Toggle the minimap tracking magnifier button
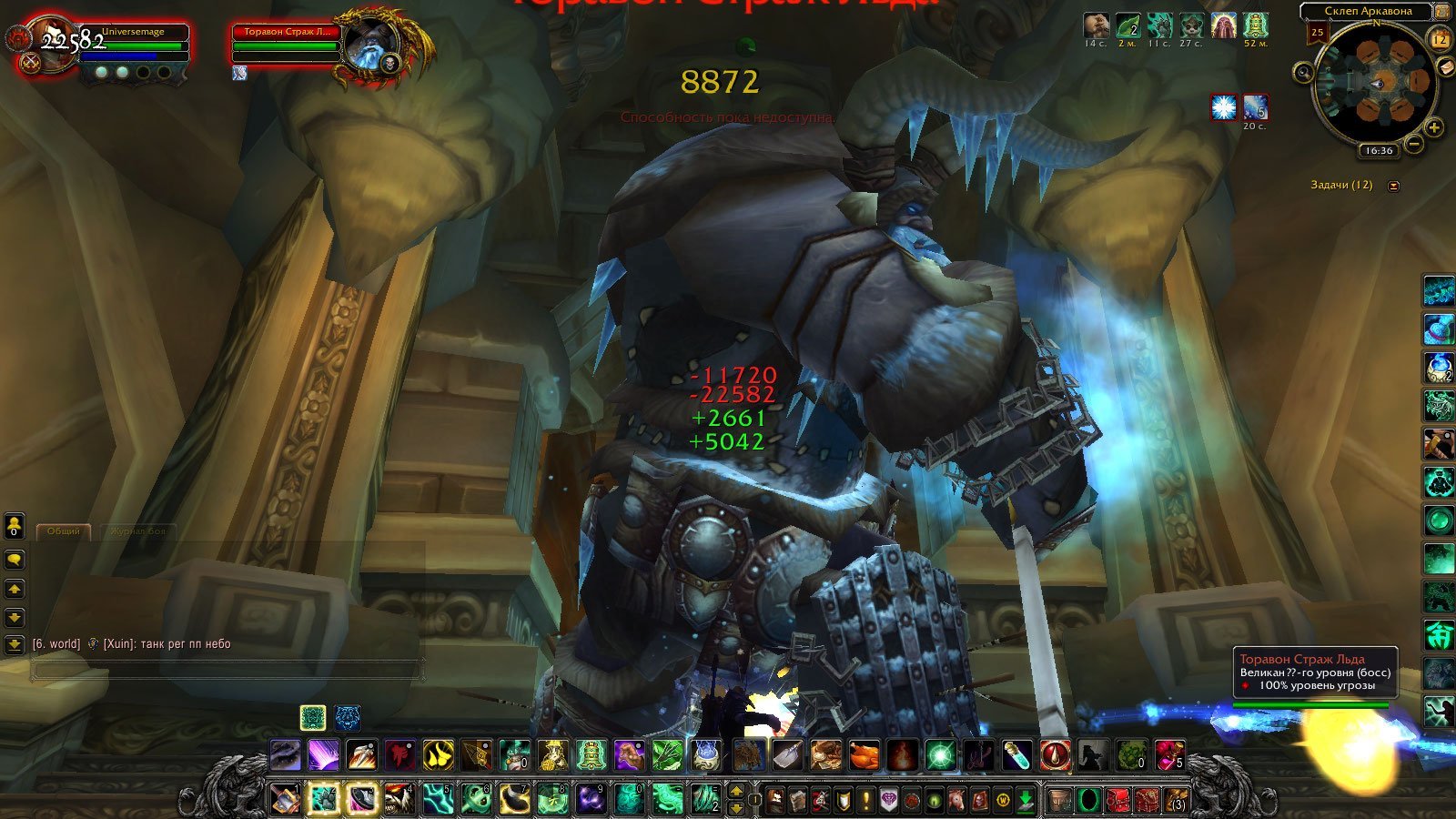Screen dimensions: 1456x819 (1304, 72)
